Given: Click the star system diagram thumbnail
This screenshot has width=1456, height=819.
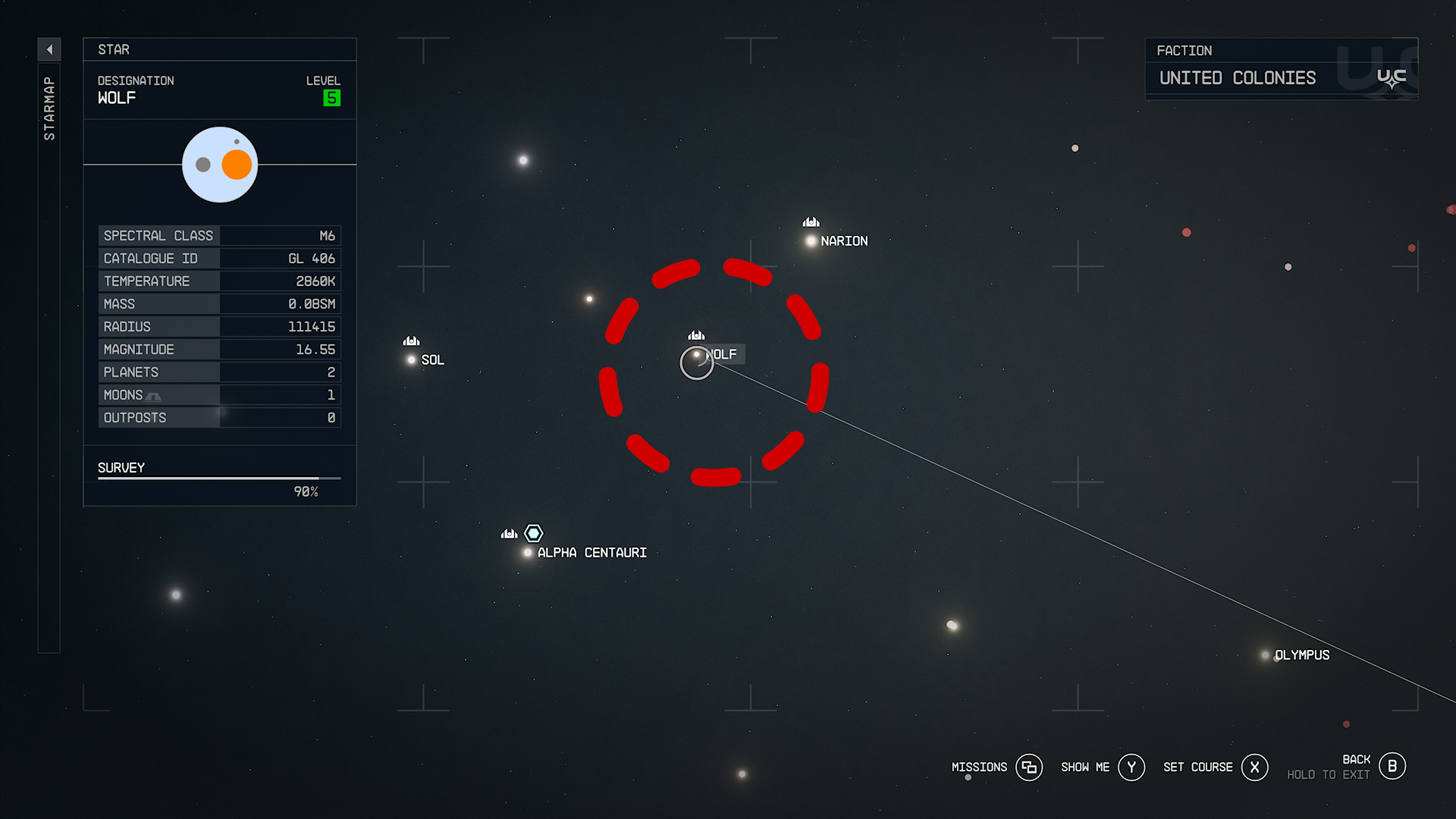Looking at the screenshot, I should [220, 164].
